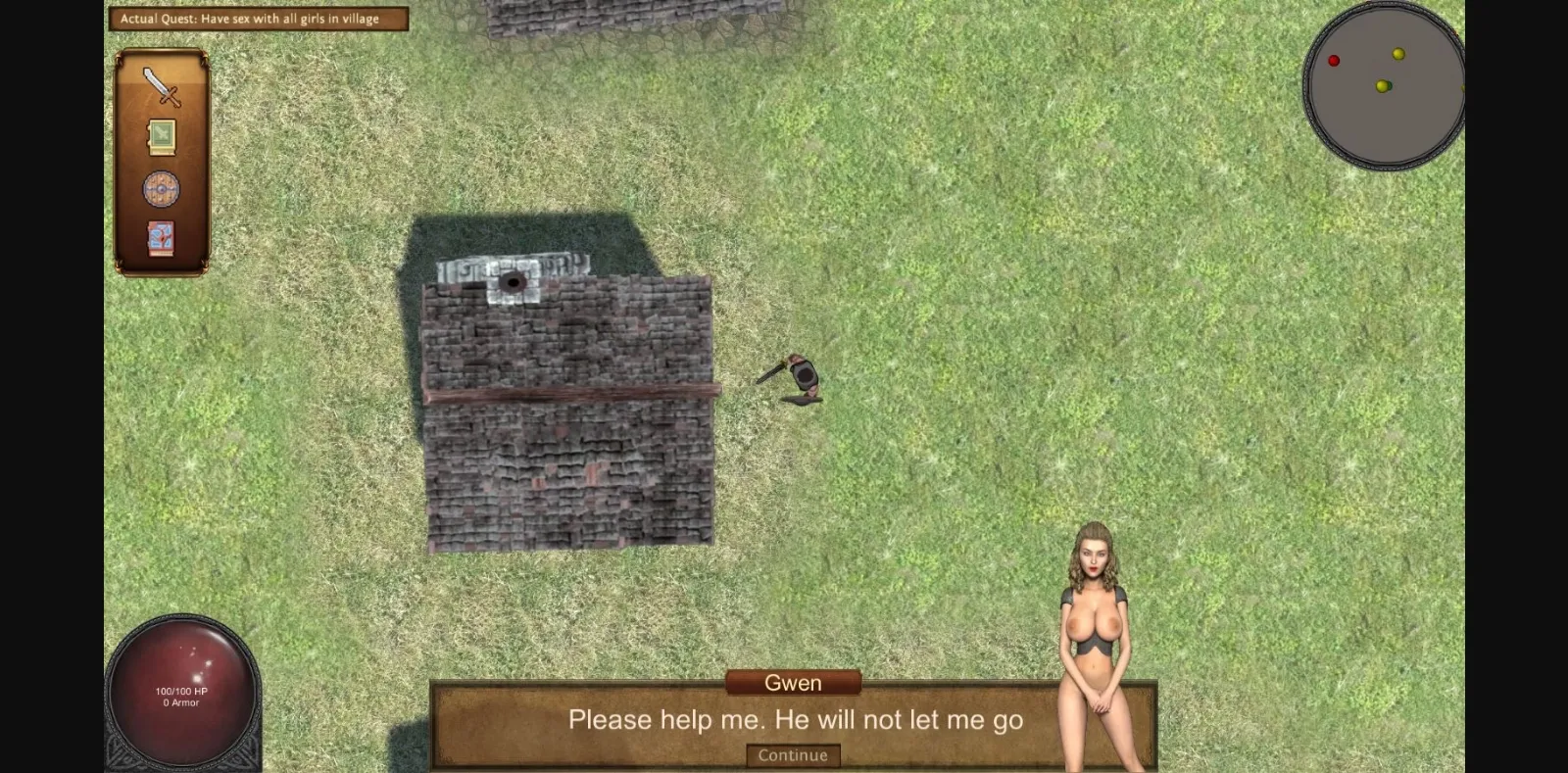Click the Gwen name banner above the dialogue

coord(794,682)
